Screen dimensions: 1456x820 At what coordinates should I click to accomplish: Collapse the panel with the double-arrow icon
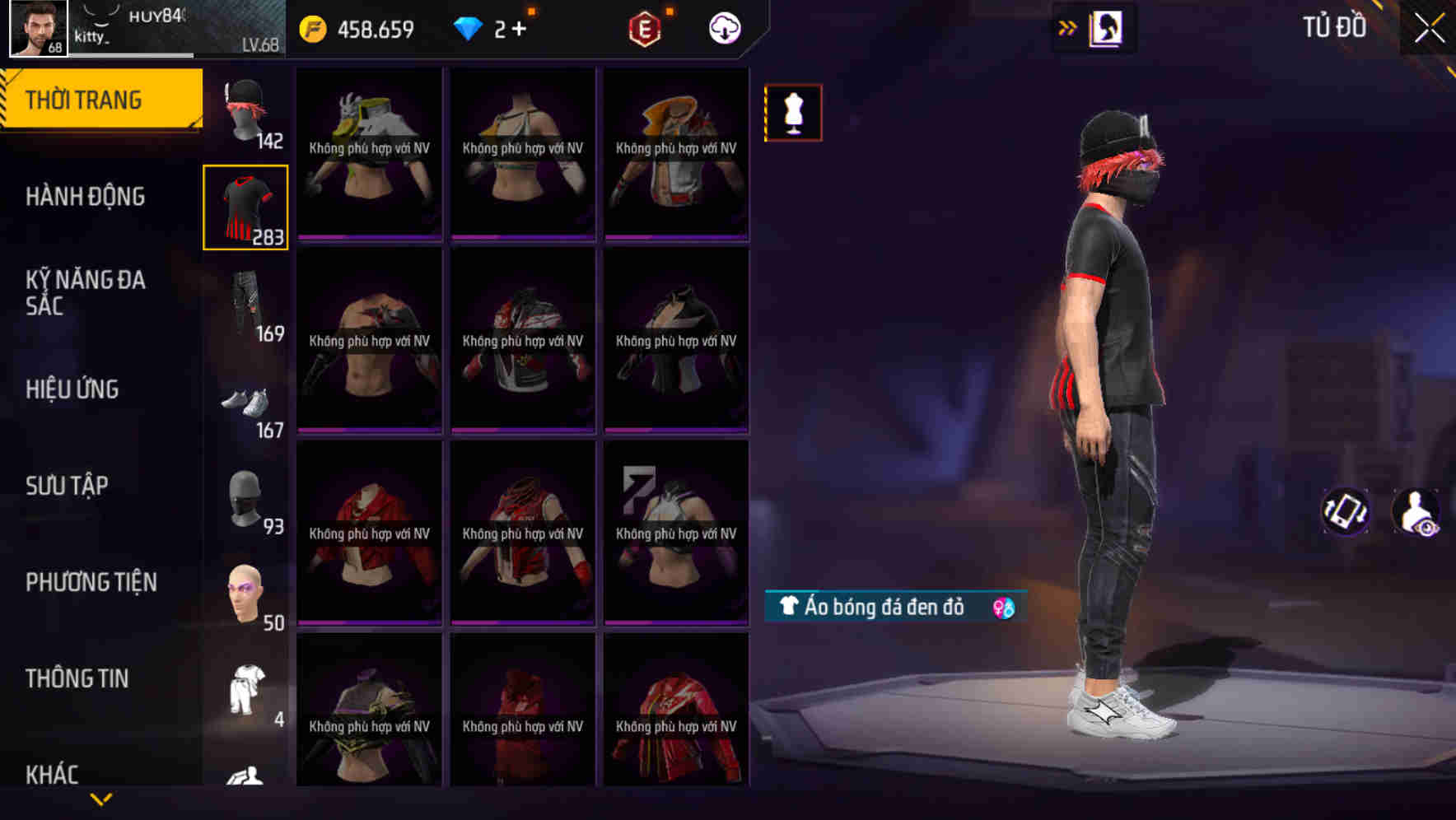(1068, 26)
